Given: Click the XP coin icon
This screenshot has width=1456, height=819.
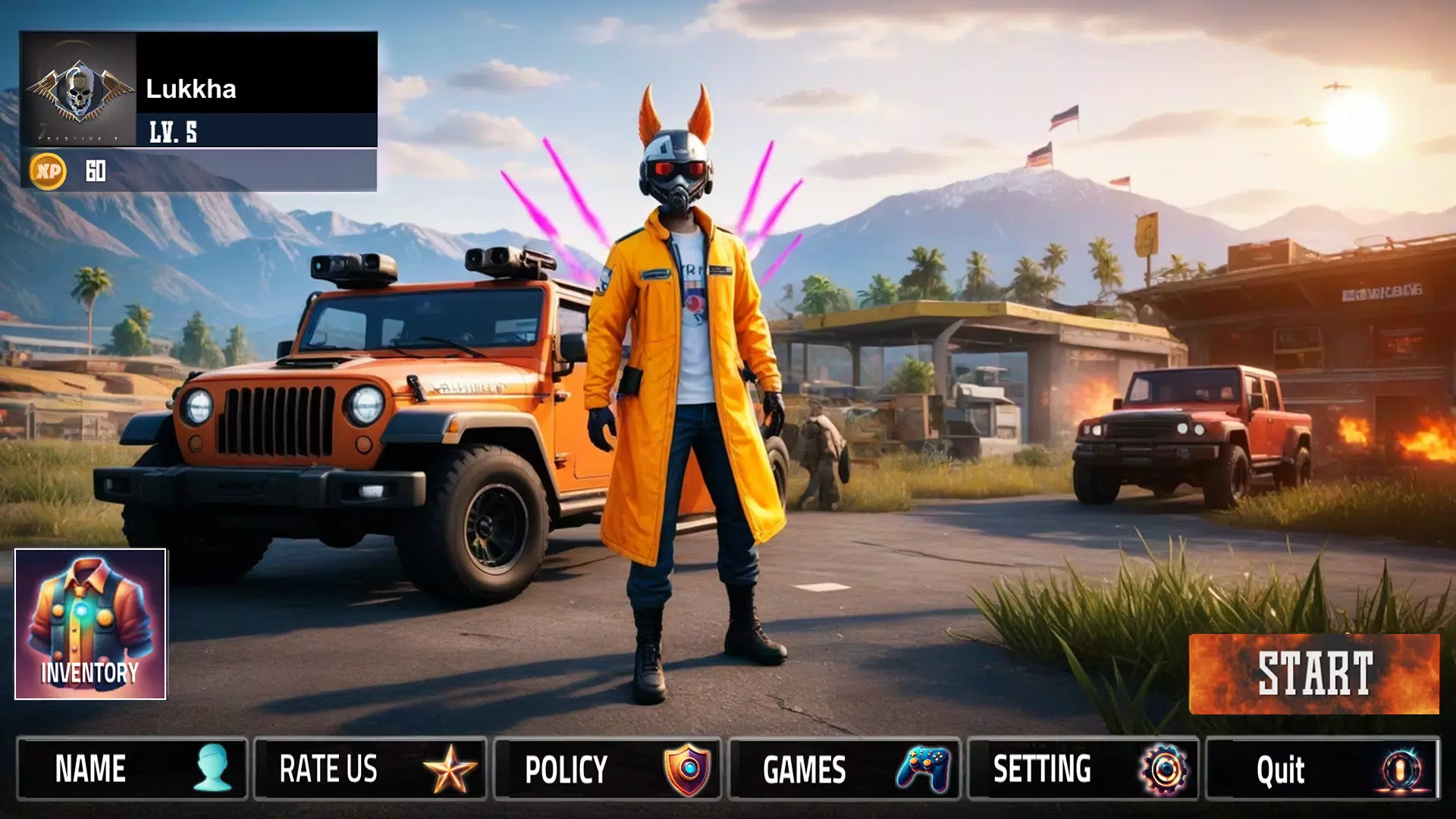Looking at the screenshot, I should point(48,172).
